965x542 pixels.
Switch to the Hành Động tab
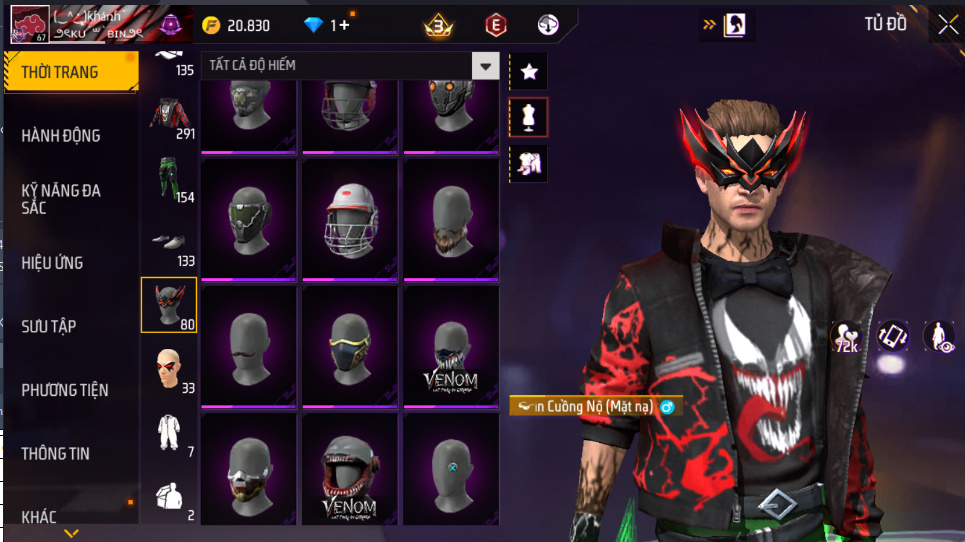click(62, 135)
